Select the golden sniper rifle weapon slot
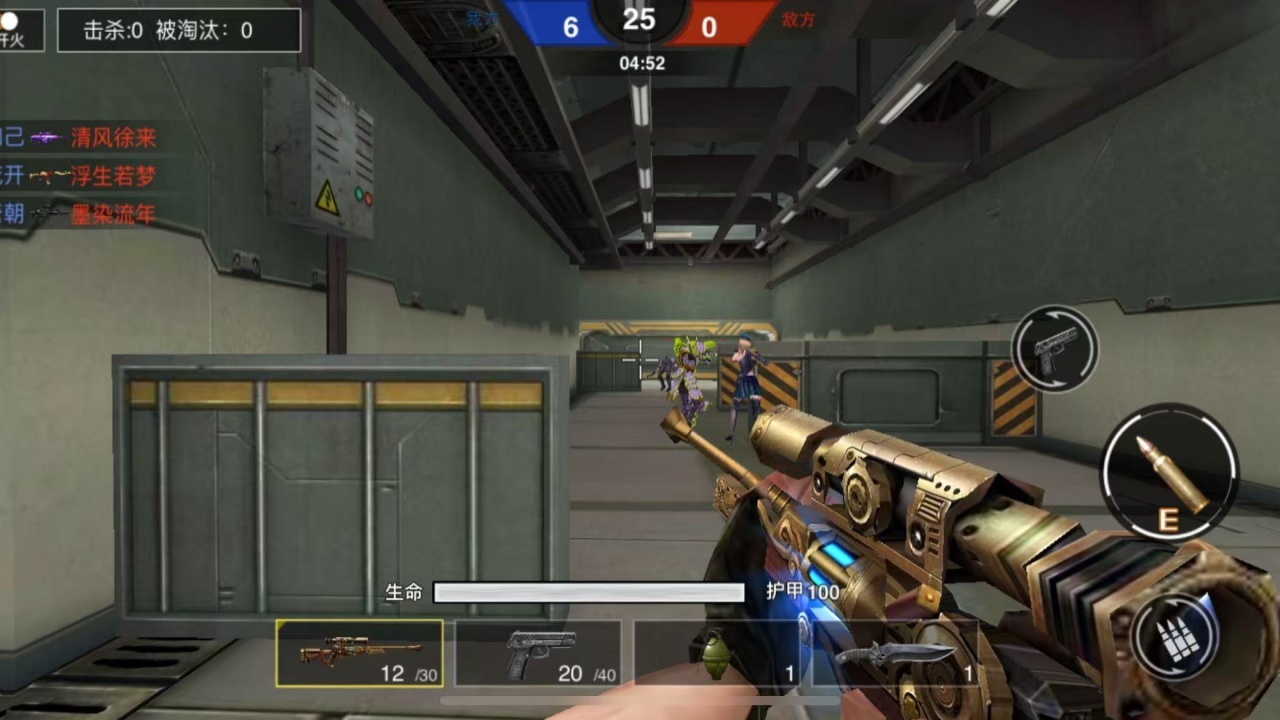The width and height of the screenshot is (1280, 720). click(x=359, y=653)
